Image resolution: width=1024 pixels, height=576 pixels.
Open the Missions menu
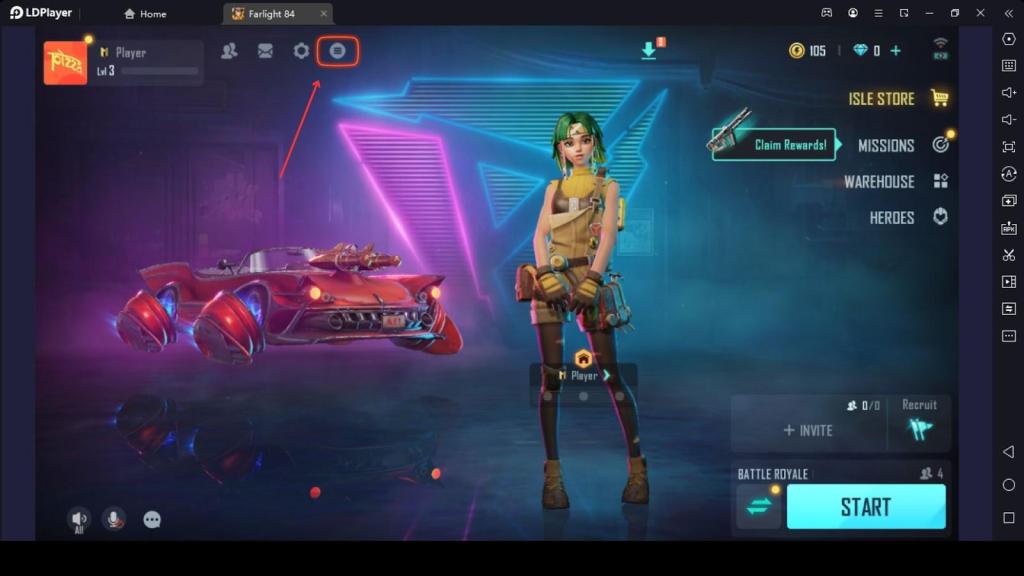(x=902, y=145)
